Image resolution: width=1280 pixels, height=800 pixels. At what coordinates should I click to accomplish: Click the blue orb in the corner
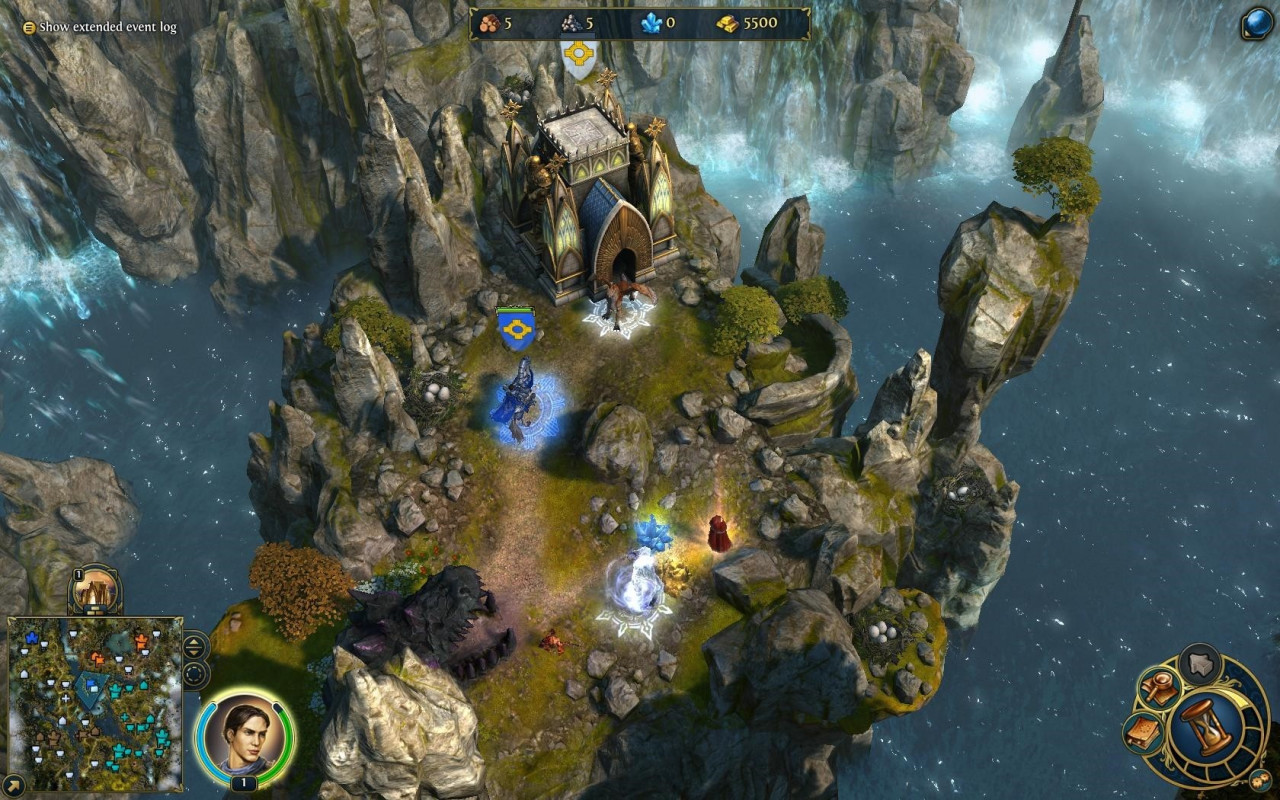pyautogui.click(x=1257, y=23)
